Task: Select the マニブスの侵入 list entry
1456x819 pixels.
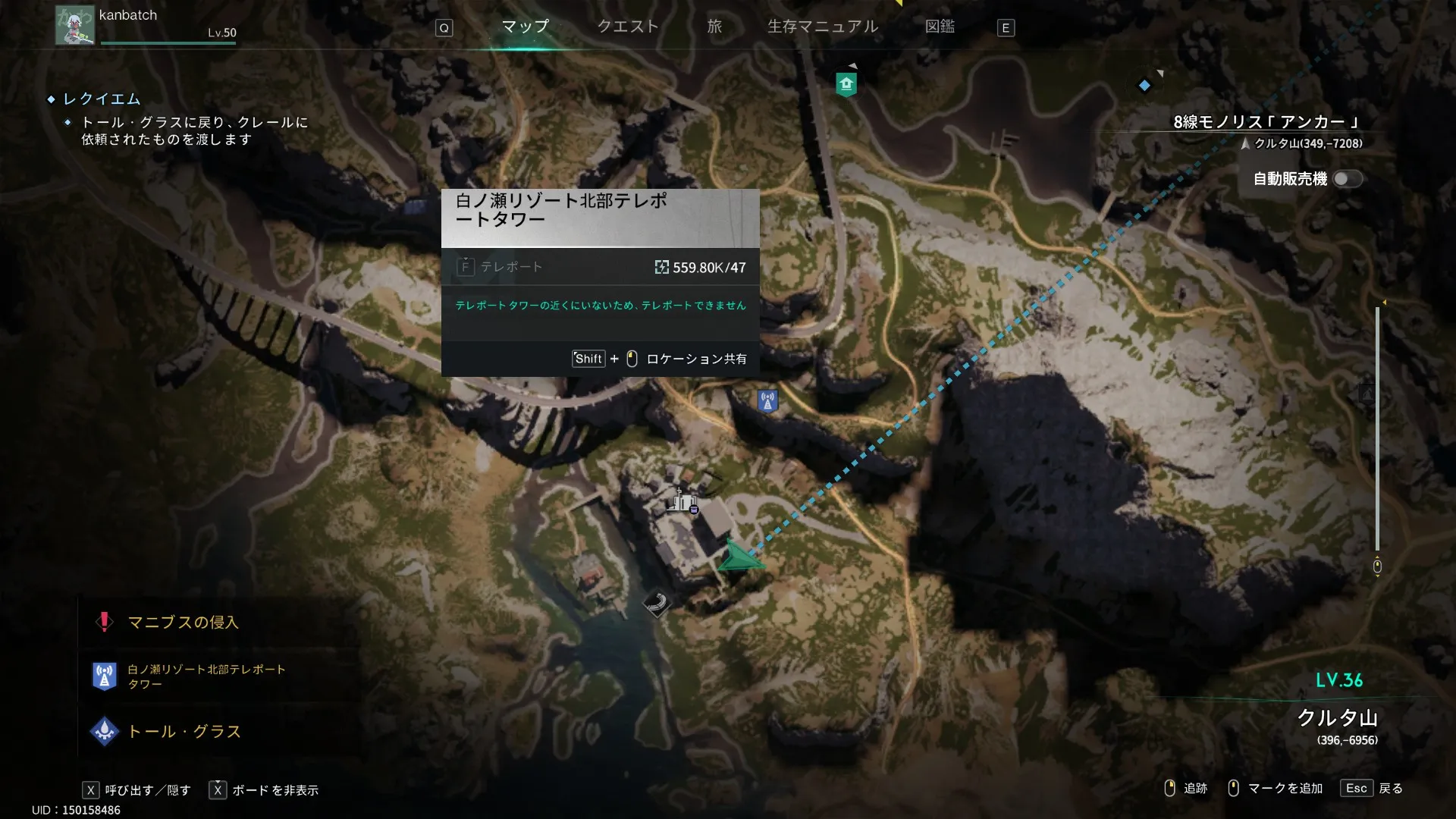Action: (182, 623)
